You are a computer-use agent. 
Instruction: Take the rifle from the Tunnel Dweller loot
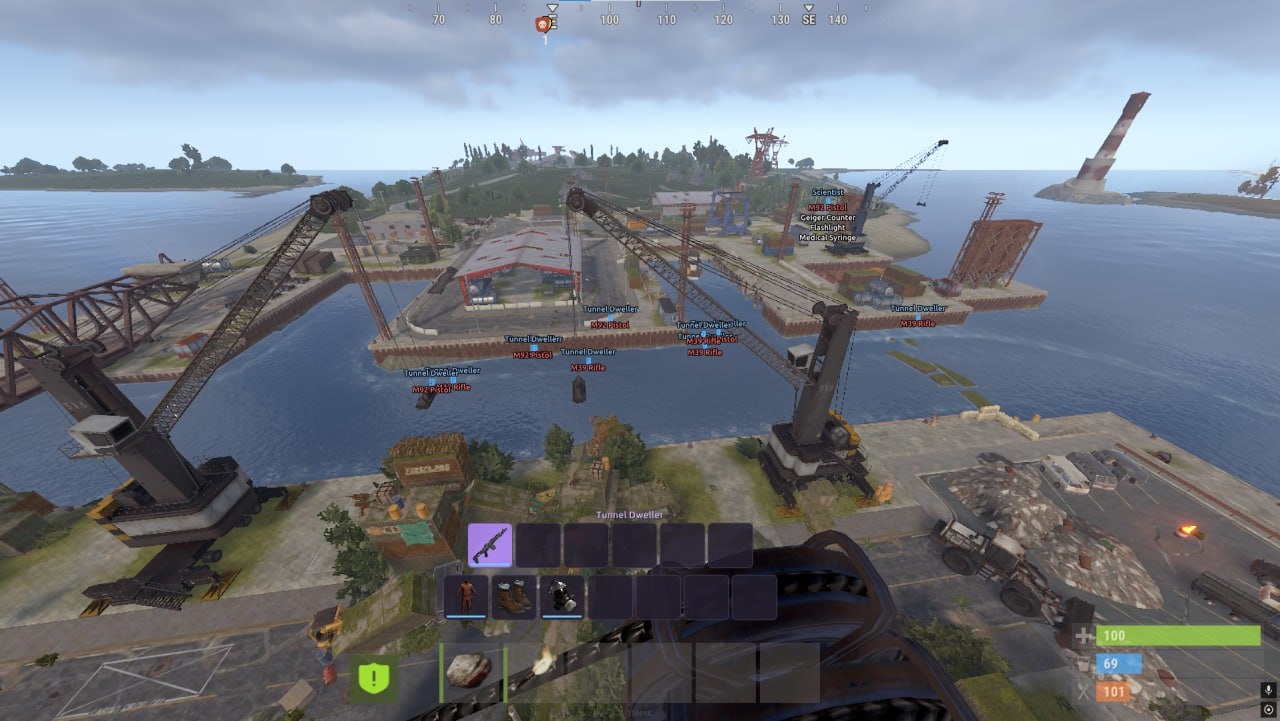(x=492, y=546)
